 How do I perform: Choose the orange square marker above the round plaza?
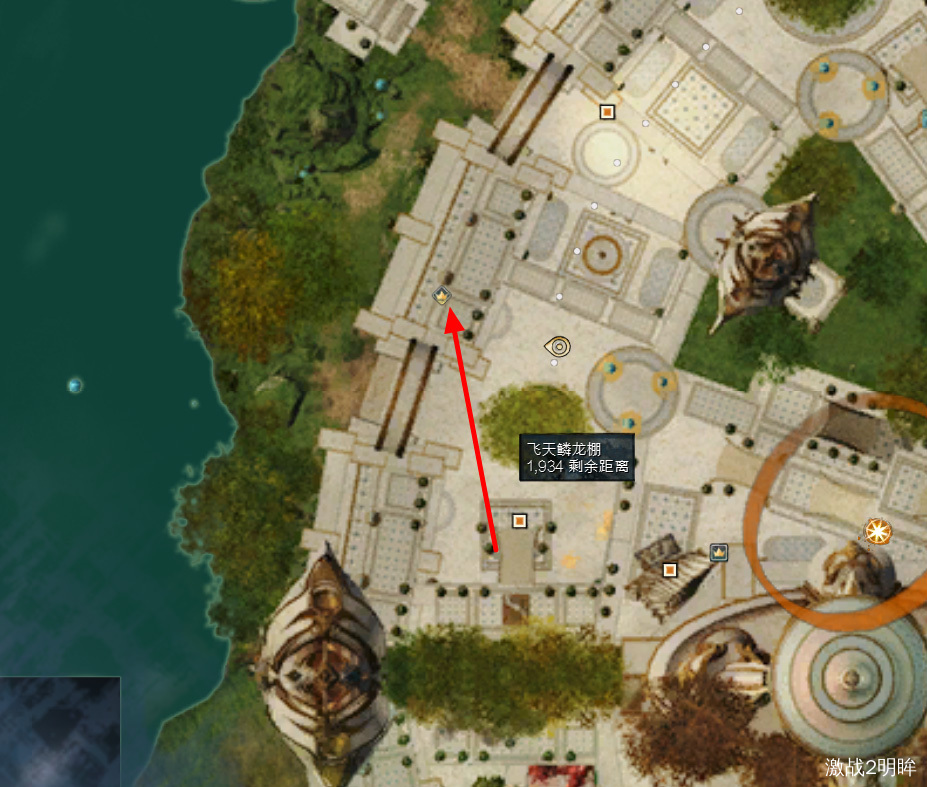coord(607,111)
